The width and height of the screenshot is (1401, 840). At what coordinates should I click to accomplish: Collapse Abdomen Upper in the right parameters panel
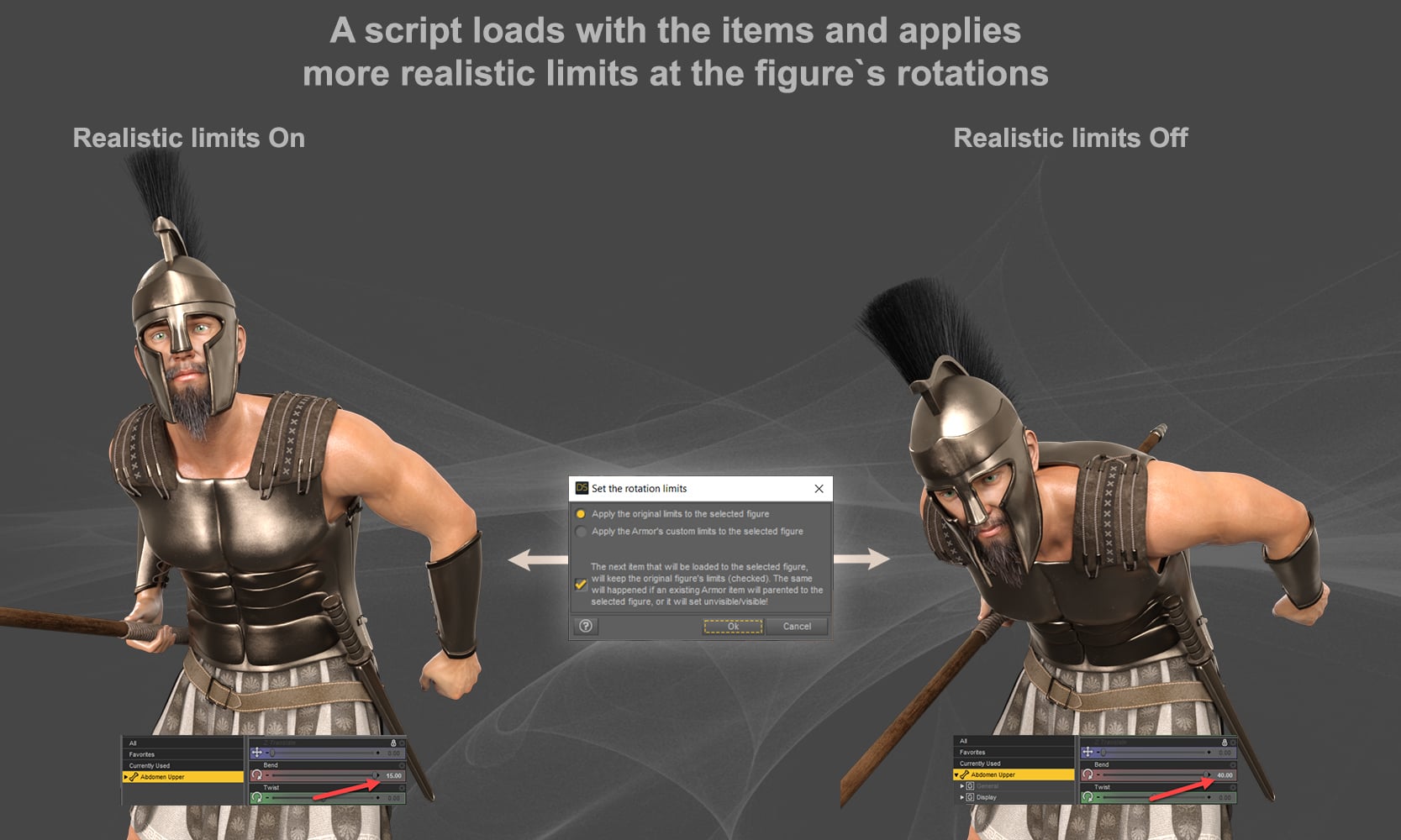point(956,774)
